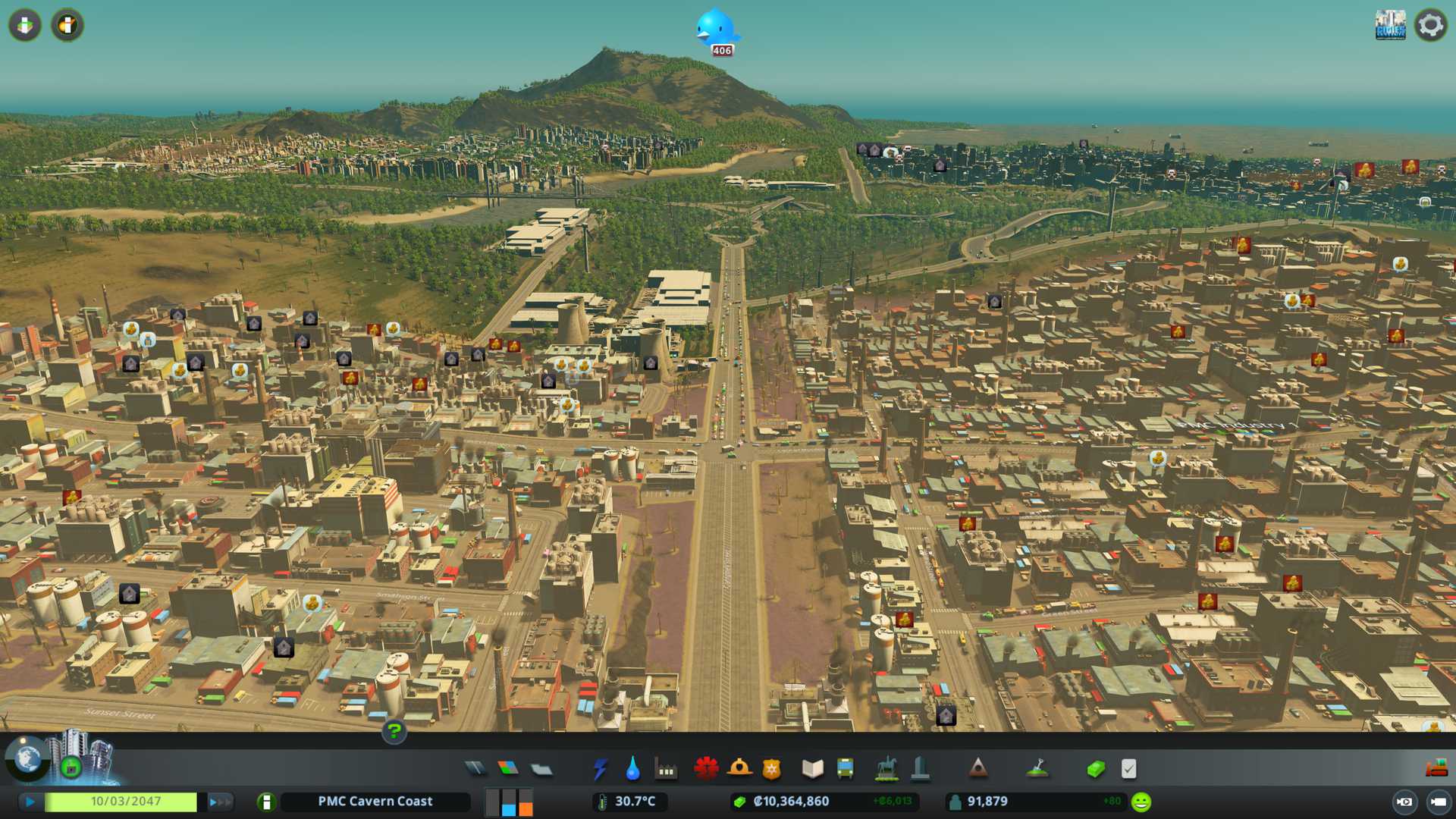1456x819 pixels.
Task: Open the Chirper blue bird feed
Action: 716,30
